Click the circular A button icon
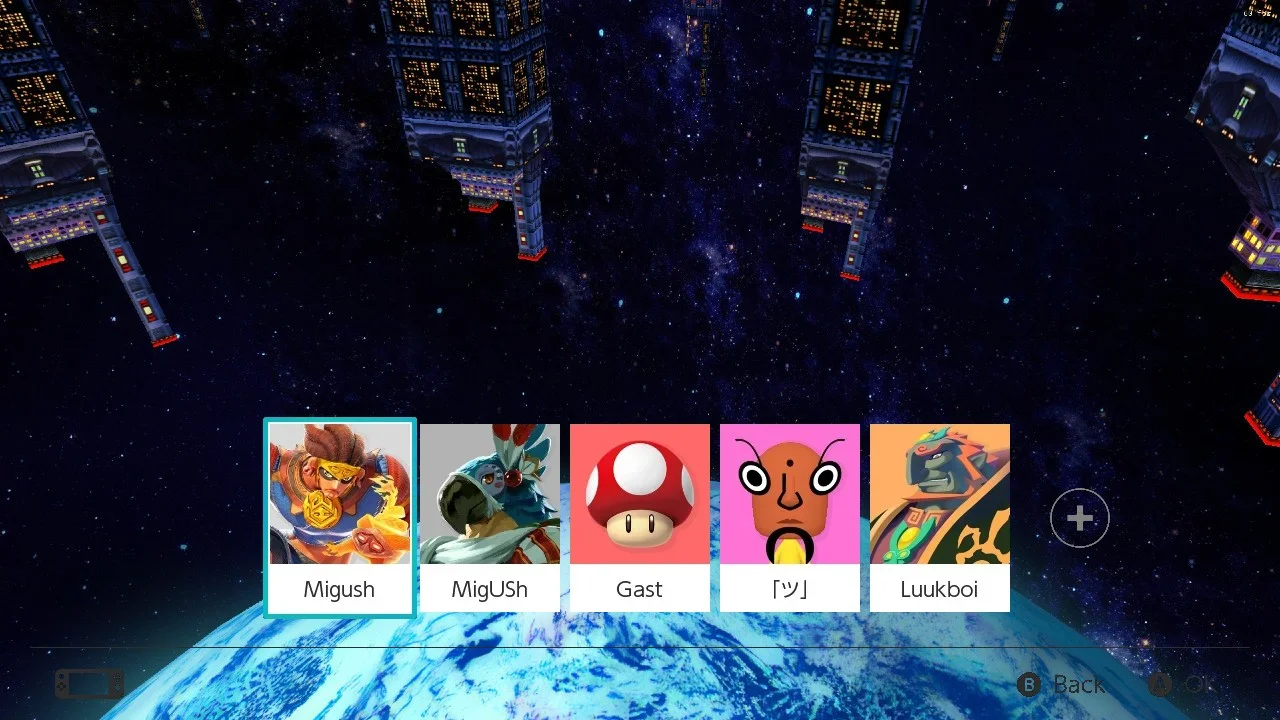The width and height of the screenshot is (1280, 720). click(1161, 685)
